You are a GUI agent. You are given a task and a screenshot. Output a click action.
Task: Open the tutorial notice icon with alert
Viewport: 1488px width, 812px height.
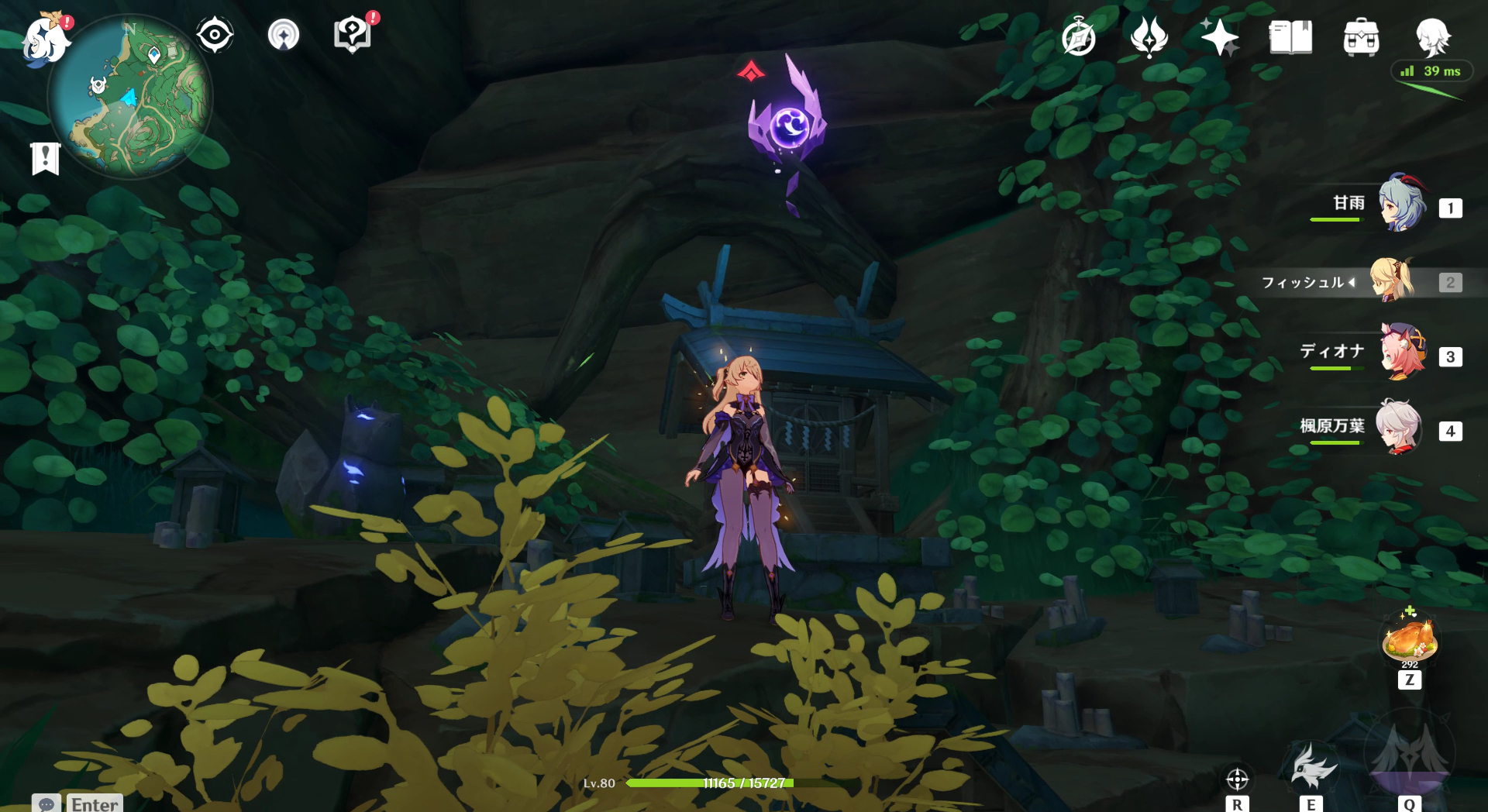(x=353, y=35)
